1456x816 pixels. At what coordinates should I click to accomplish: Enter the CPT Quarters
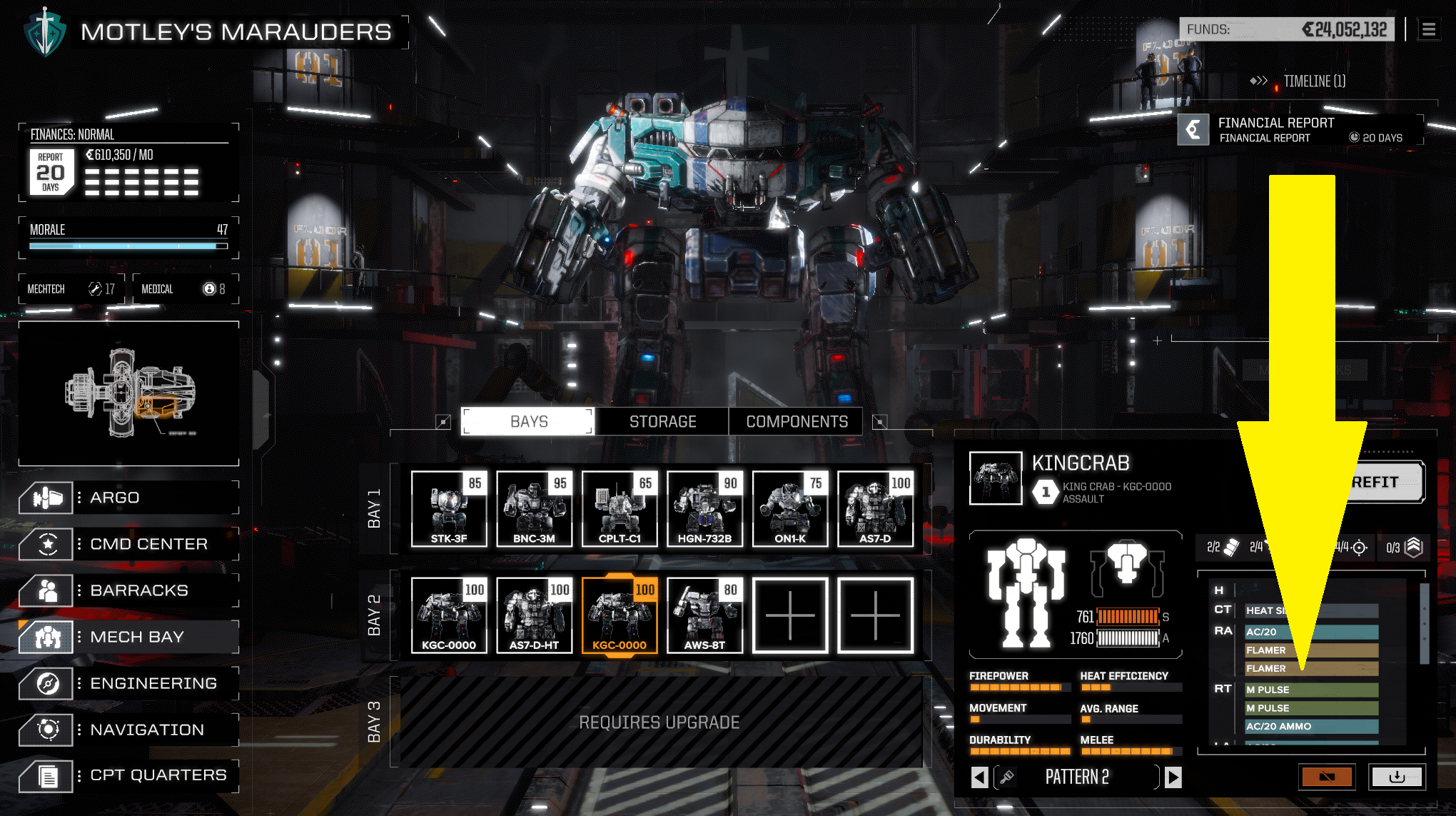tap(128, 775)
